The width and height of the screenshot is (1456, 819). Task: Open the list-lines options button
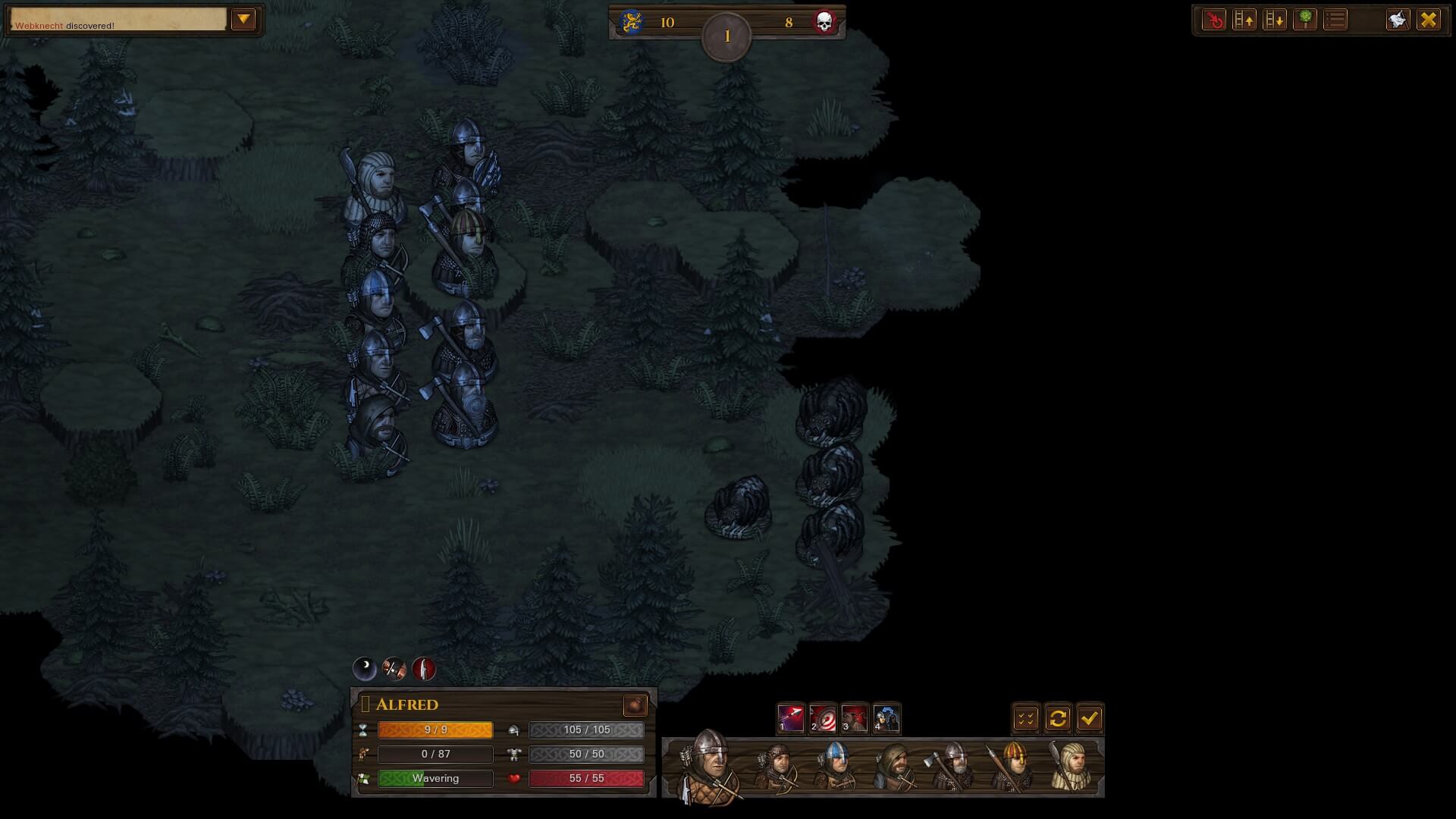point(1335,20)
